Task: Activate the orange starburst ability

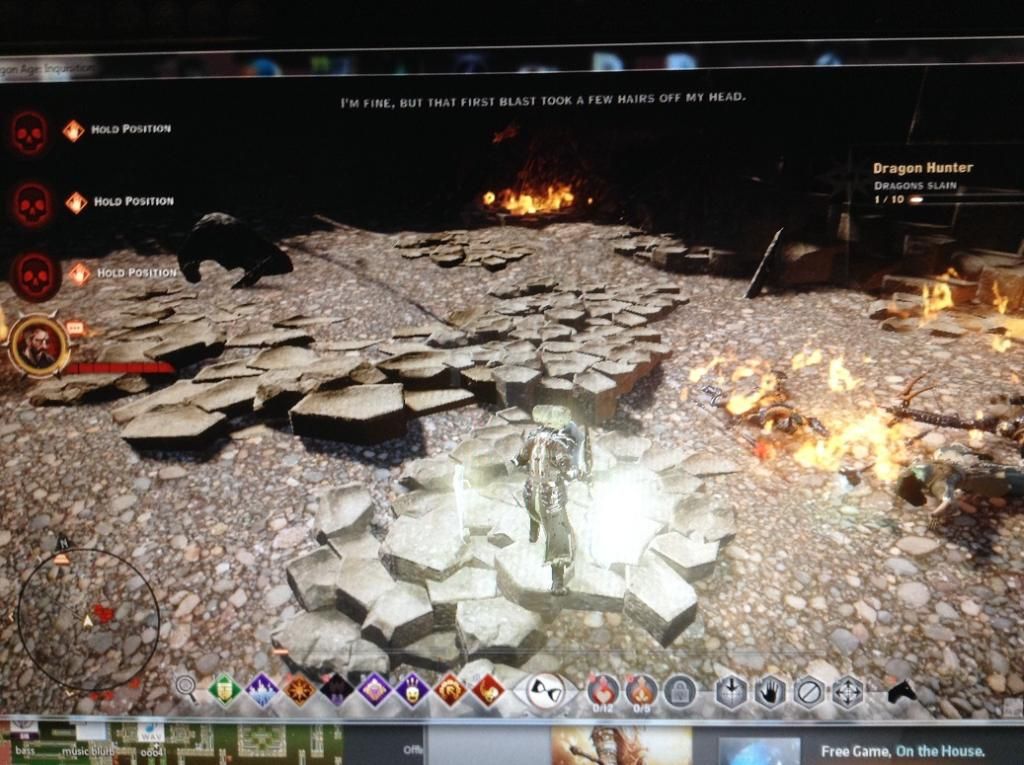Action: pos(299,689)
